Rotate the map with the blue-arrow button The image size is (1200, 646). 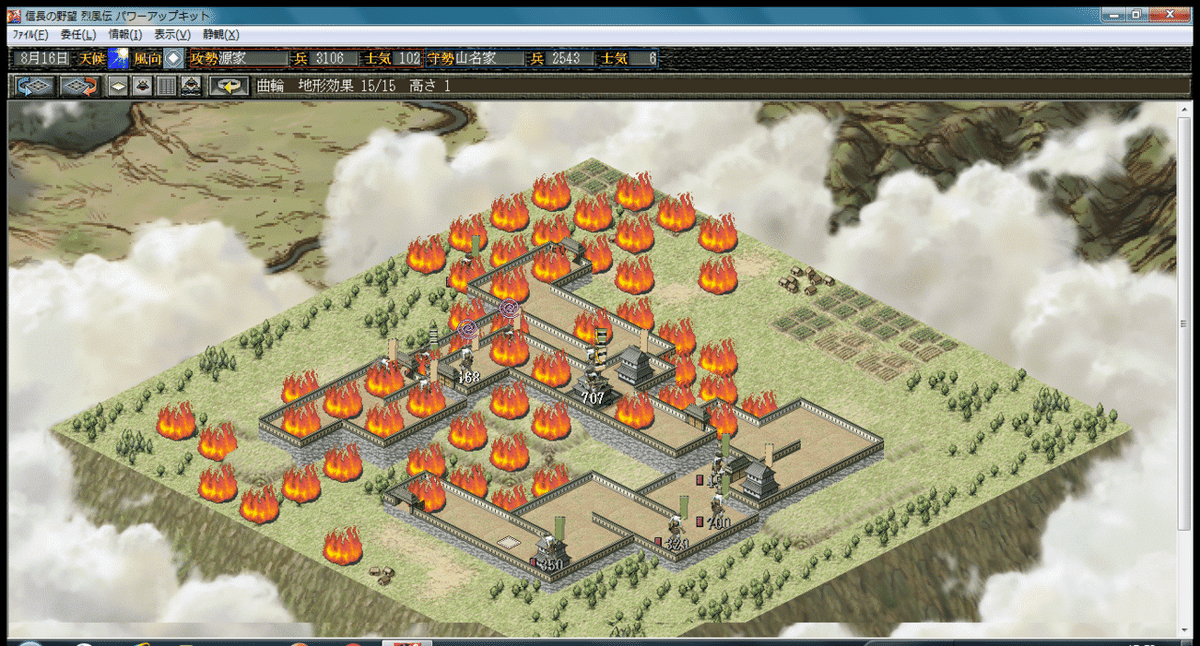(33, 86)
